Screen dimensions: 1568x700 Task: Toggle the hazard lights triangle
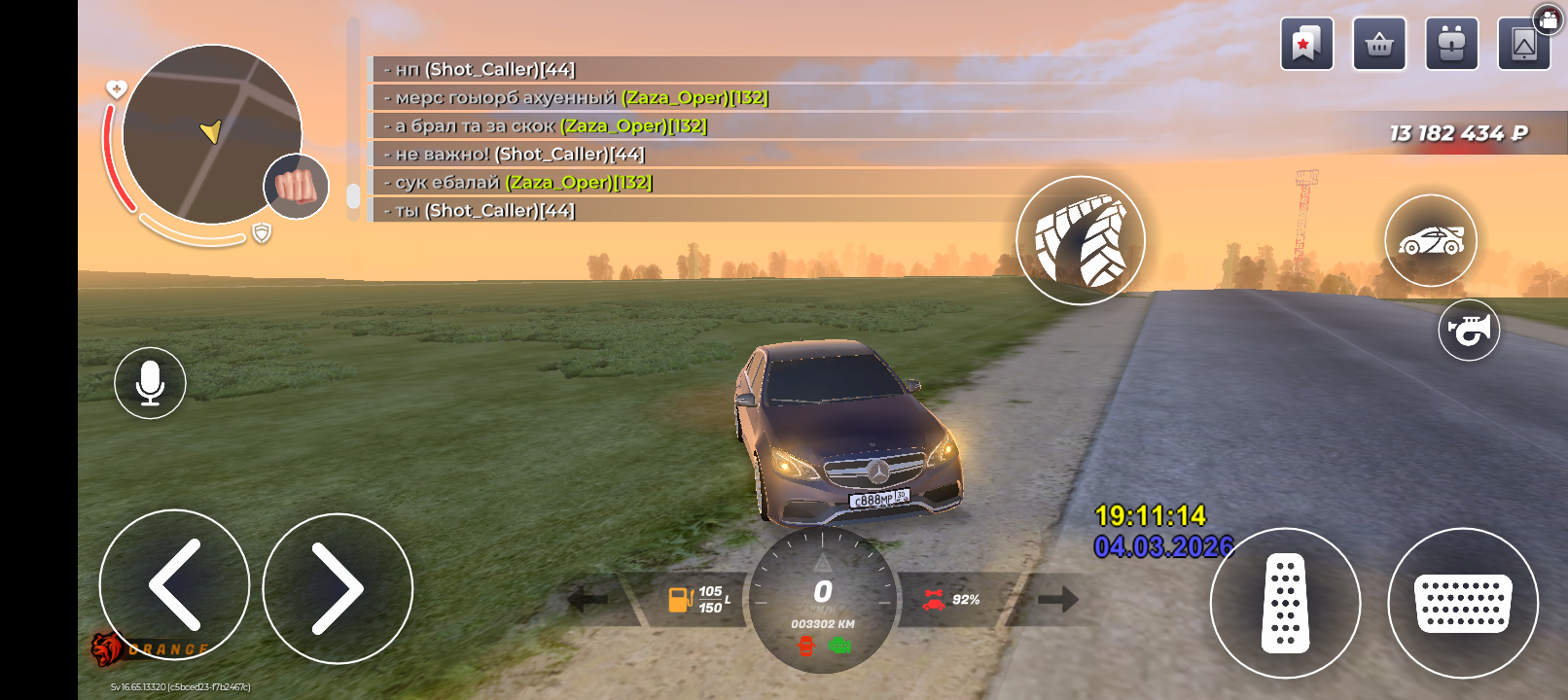tap(822, 562)
